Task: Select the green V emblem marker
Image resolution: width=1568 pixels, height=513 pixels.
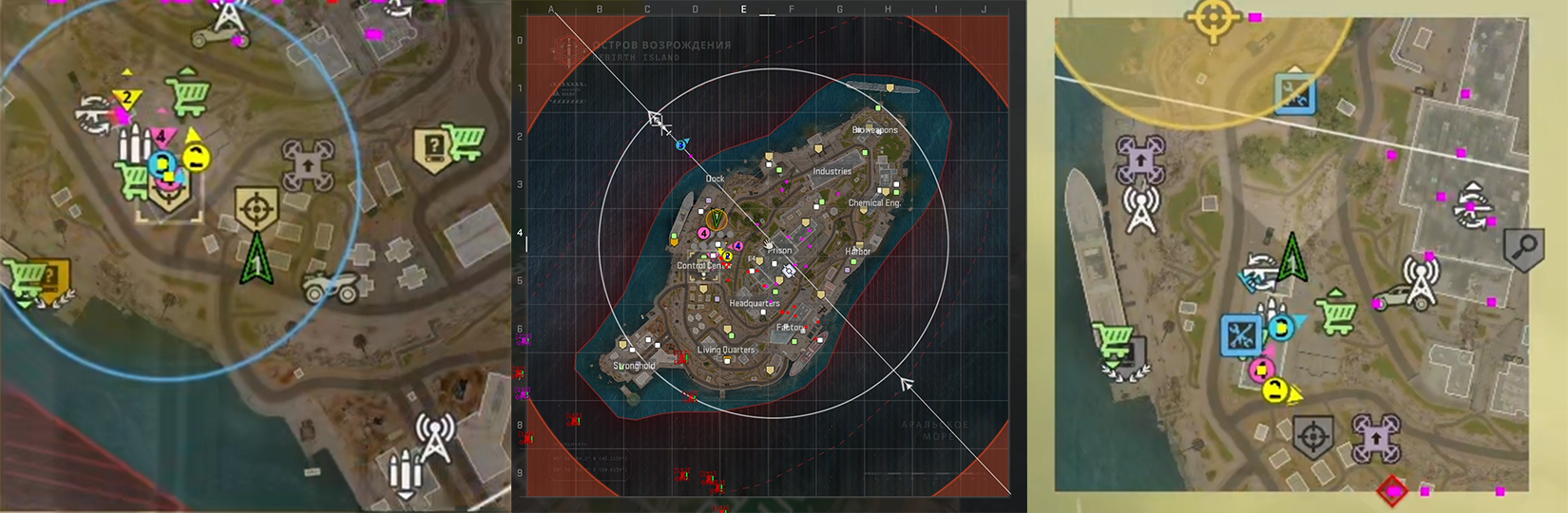Action: (x=717, y=220)
